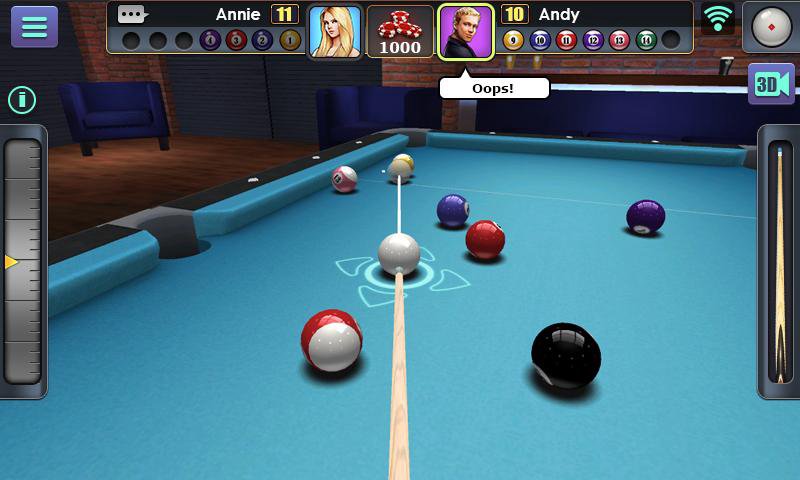Open the hamburger menu
Image resolution: width=800 pixels, height=480 pixels.
click(34, 27)
